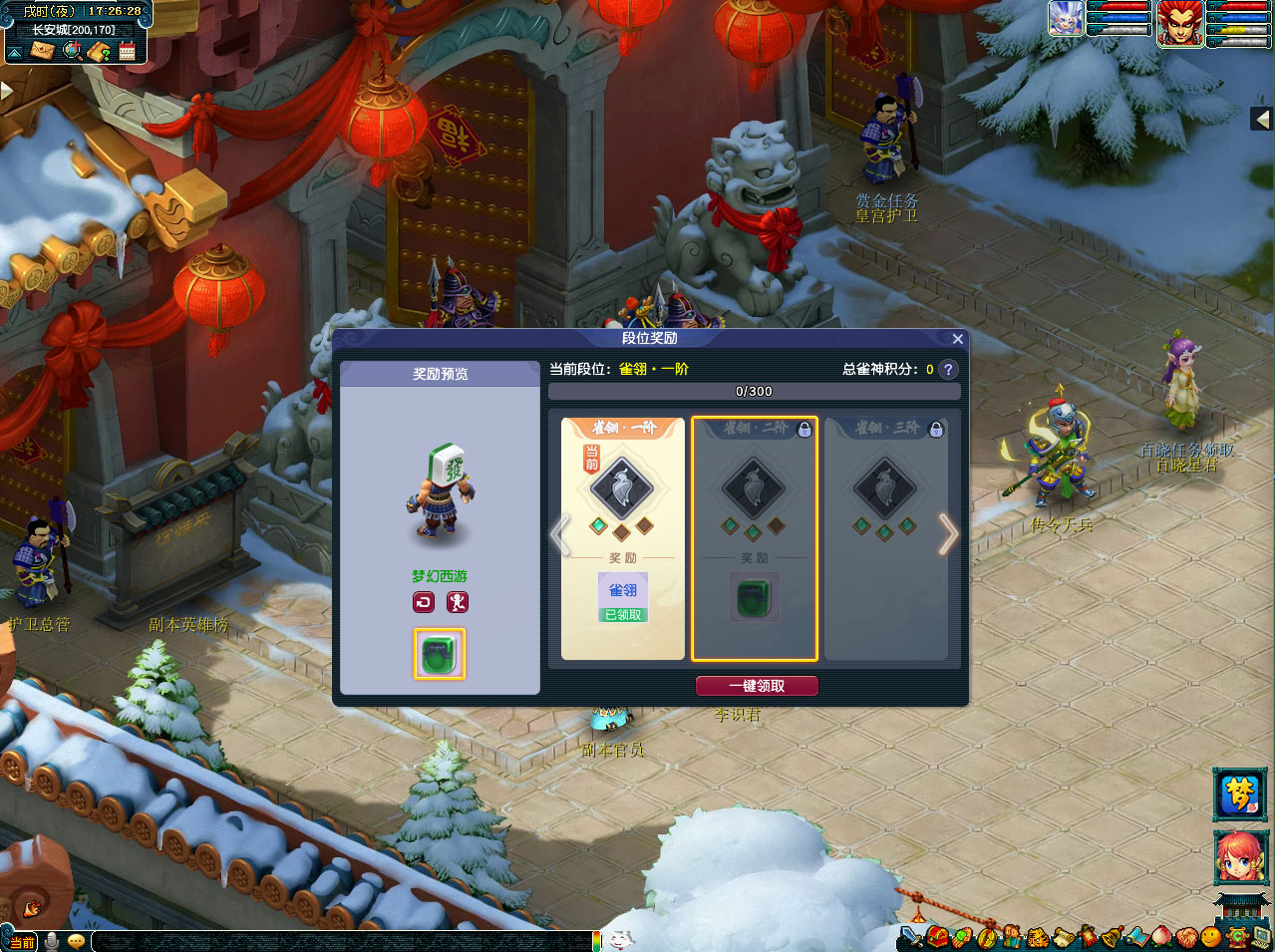Show next rank tiers with right arrow

(947, 535)
